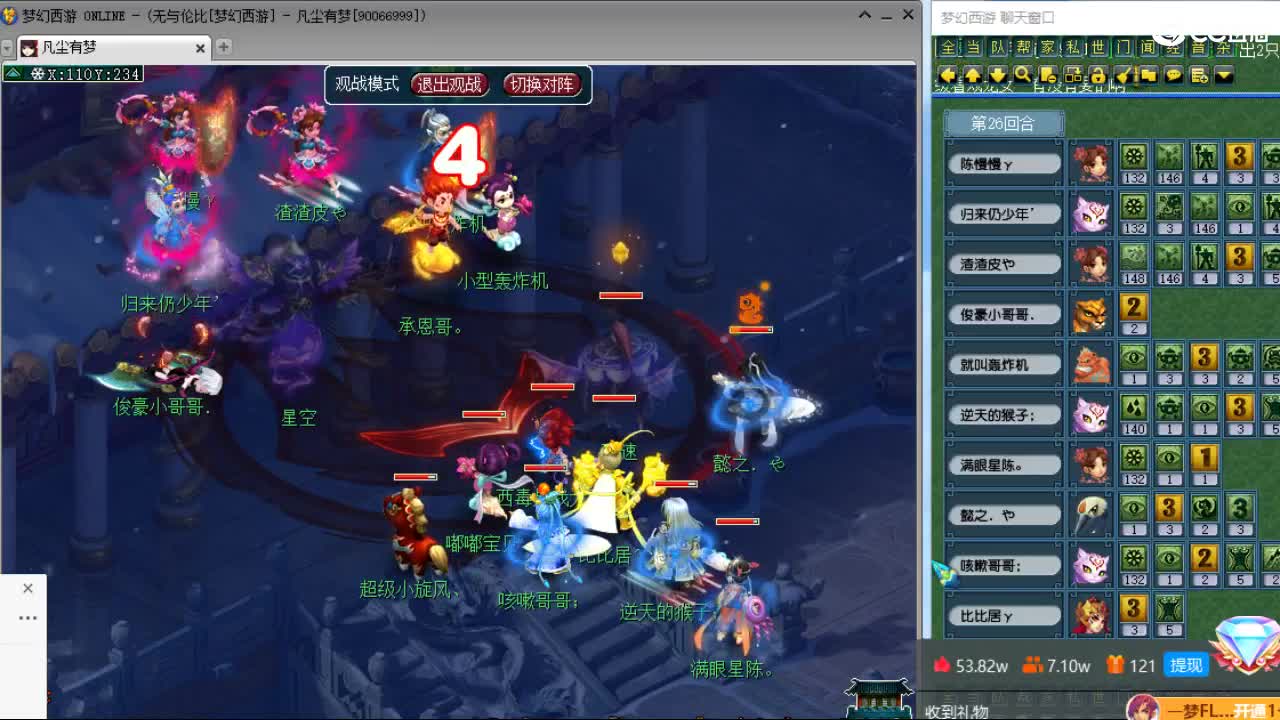Screen dimensions: 1280x720
Task: Click the down arrow icon in chat toolbar
Action: 998,75
